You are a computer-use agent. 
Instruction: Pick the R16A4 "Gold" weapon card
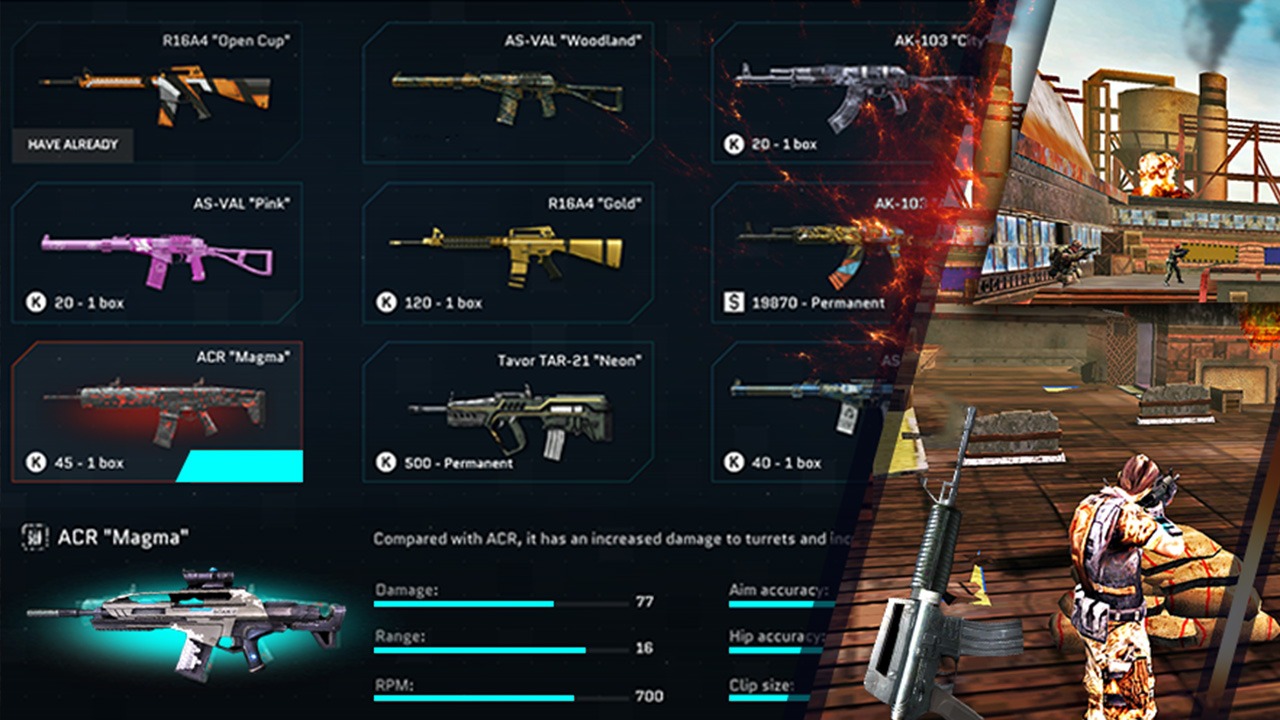tap(507, 252)
